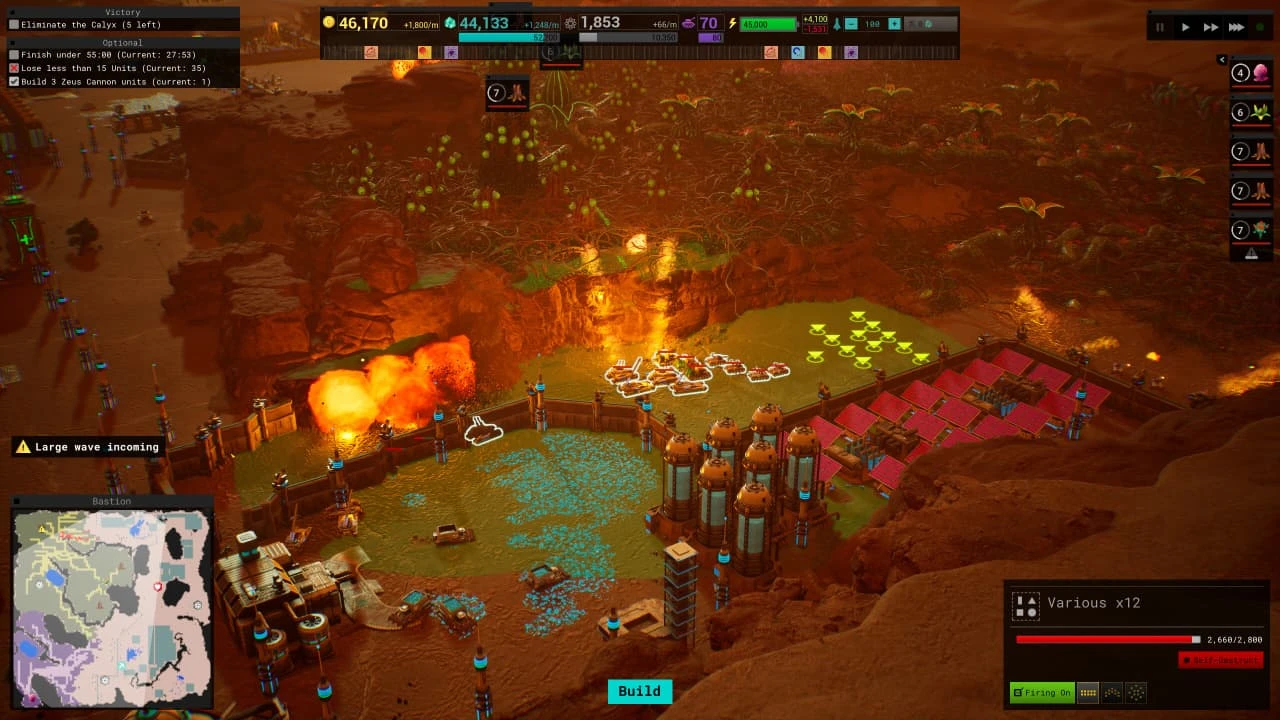1280x720 pixels.
Task: Click the red Self-Destruct button
Action: [1220, 660]
